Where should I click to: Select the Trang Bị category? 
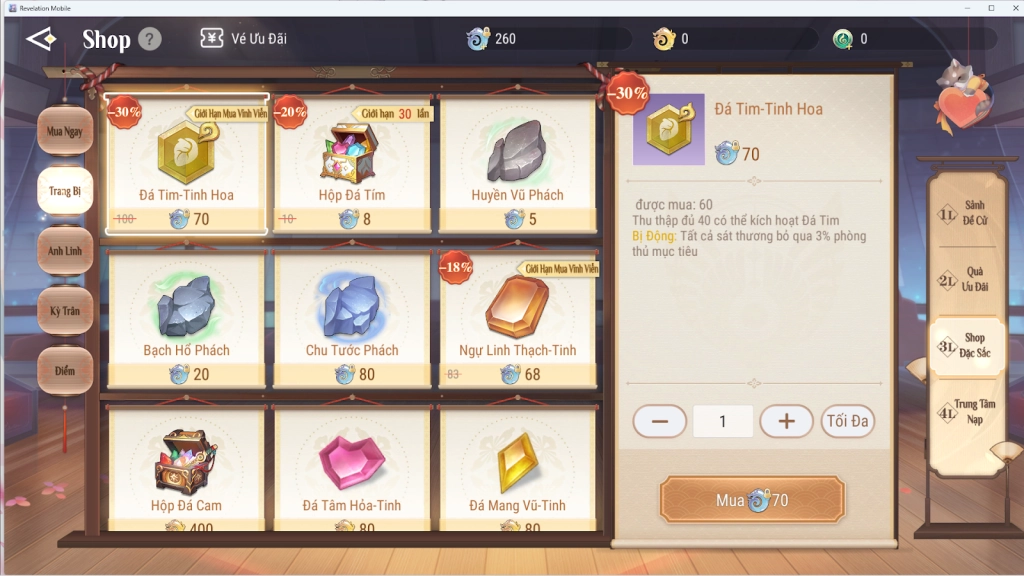pyautogui.click(x=65, y=191)
